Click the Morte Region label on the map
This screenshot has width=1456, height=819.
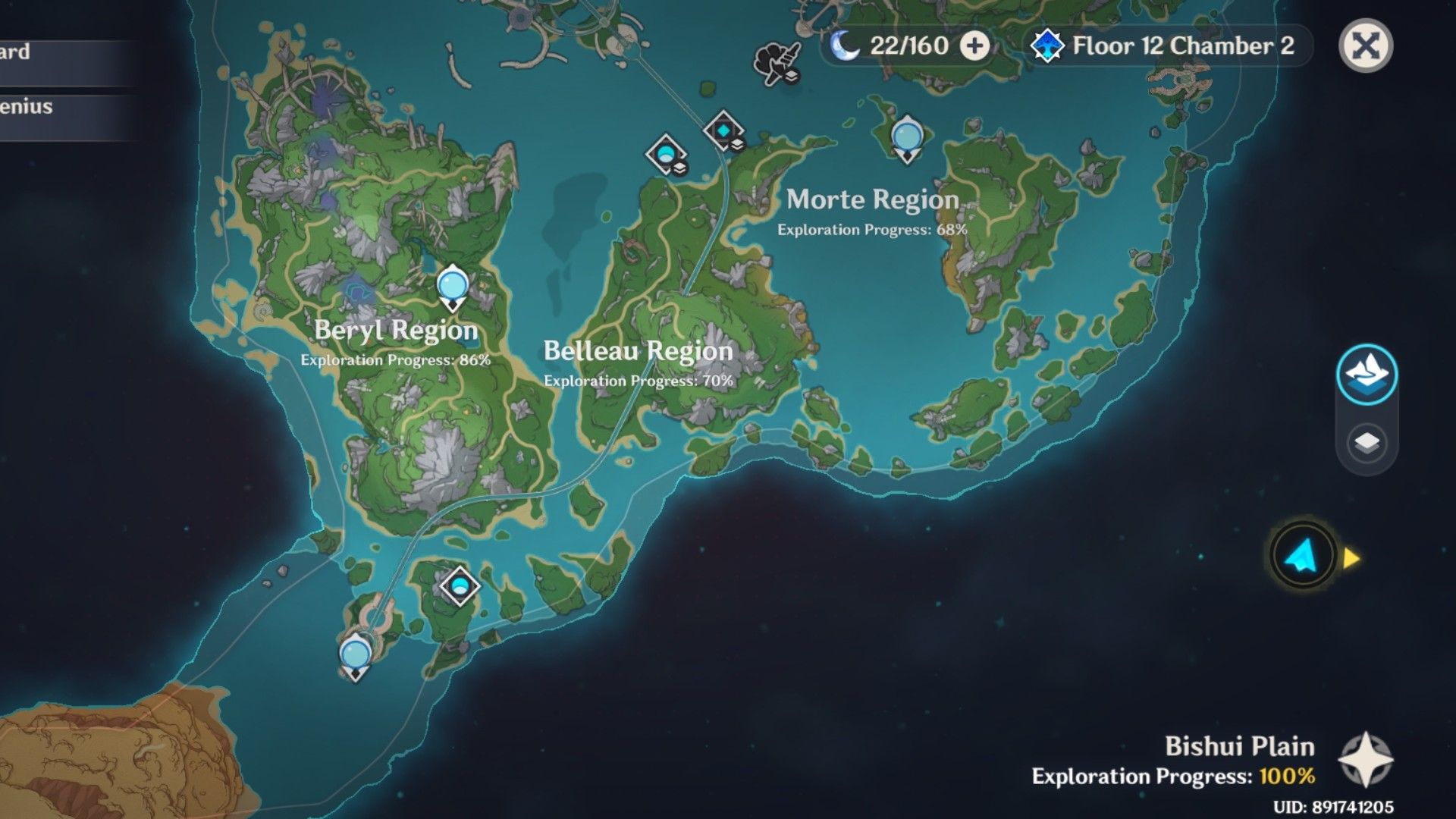pos(872,199)
